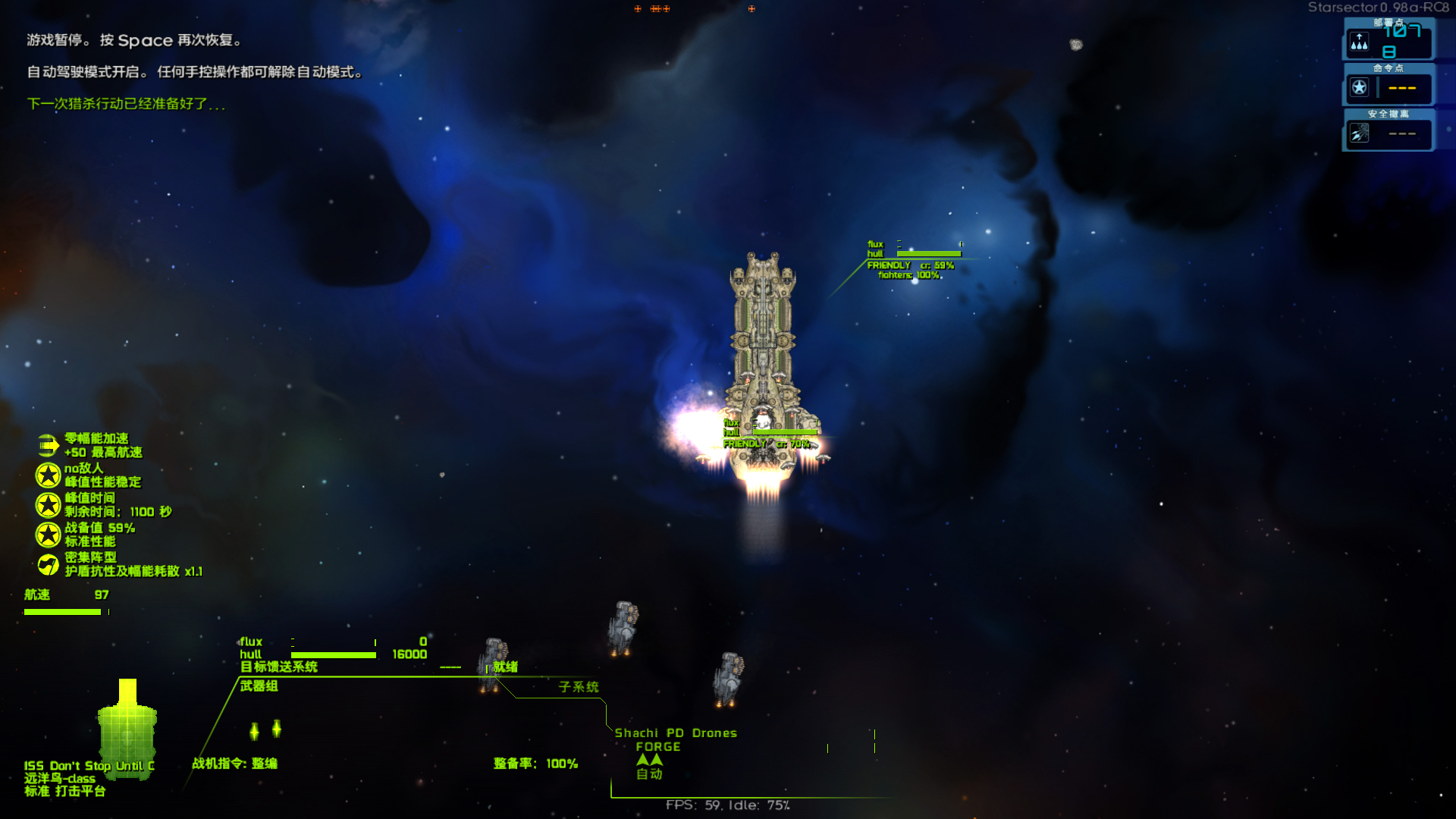The image size is (1456, 819).
Task: Open the safe retreat icon
Action: point(1359,133)
